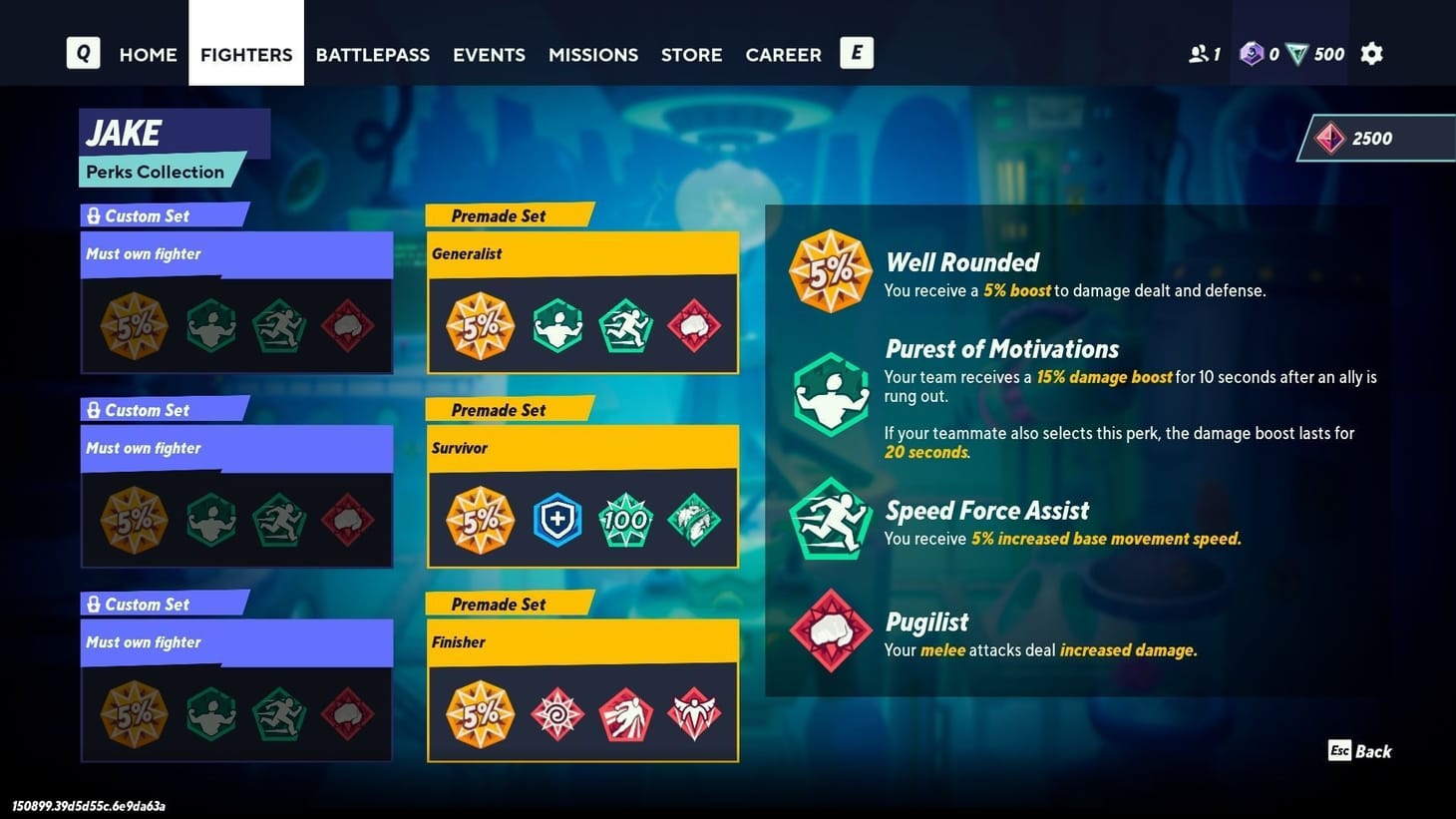The image size is (1456, 819).
Task: Click the lock icon on the first Custom Set
Action: point(94,214)
